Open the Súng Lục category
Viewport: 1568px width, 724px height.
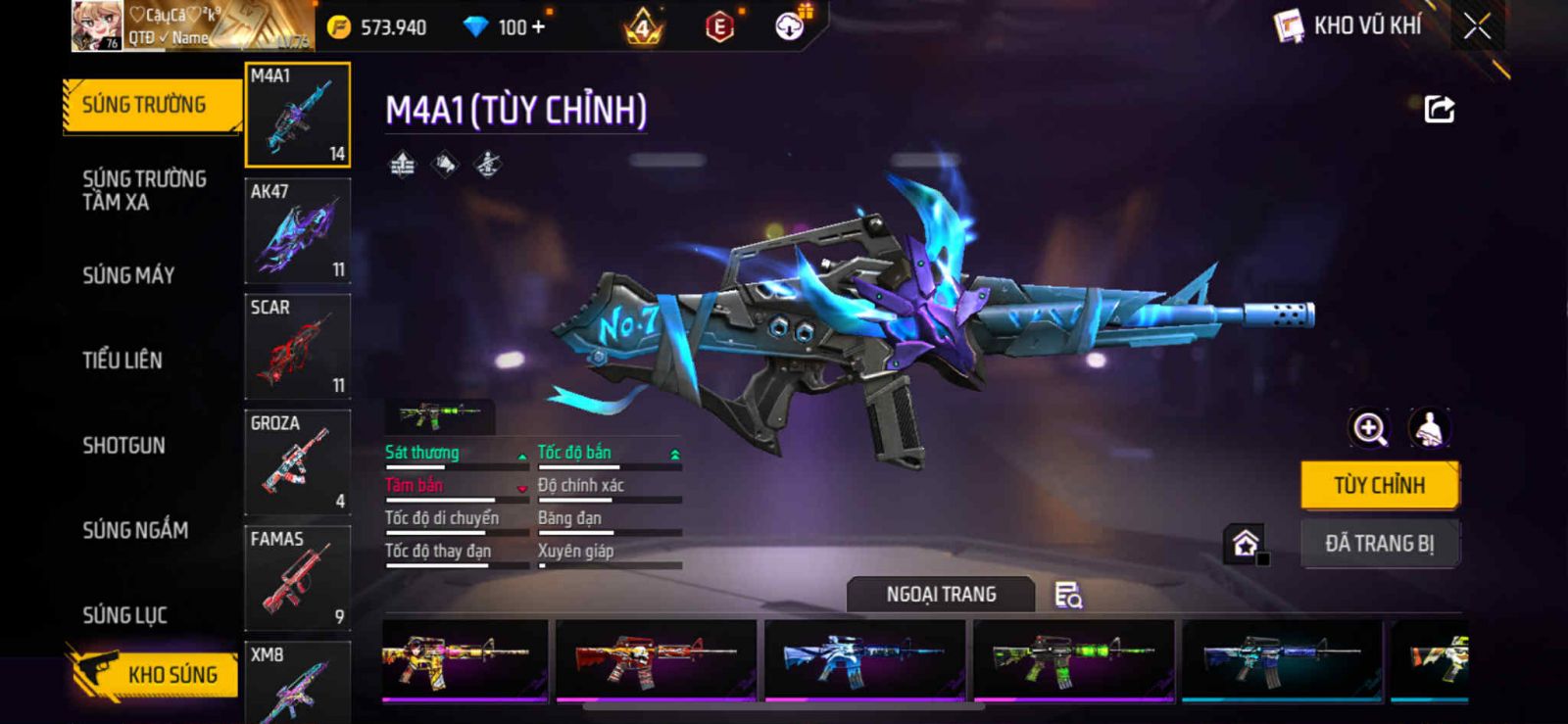point(124,615)
